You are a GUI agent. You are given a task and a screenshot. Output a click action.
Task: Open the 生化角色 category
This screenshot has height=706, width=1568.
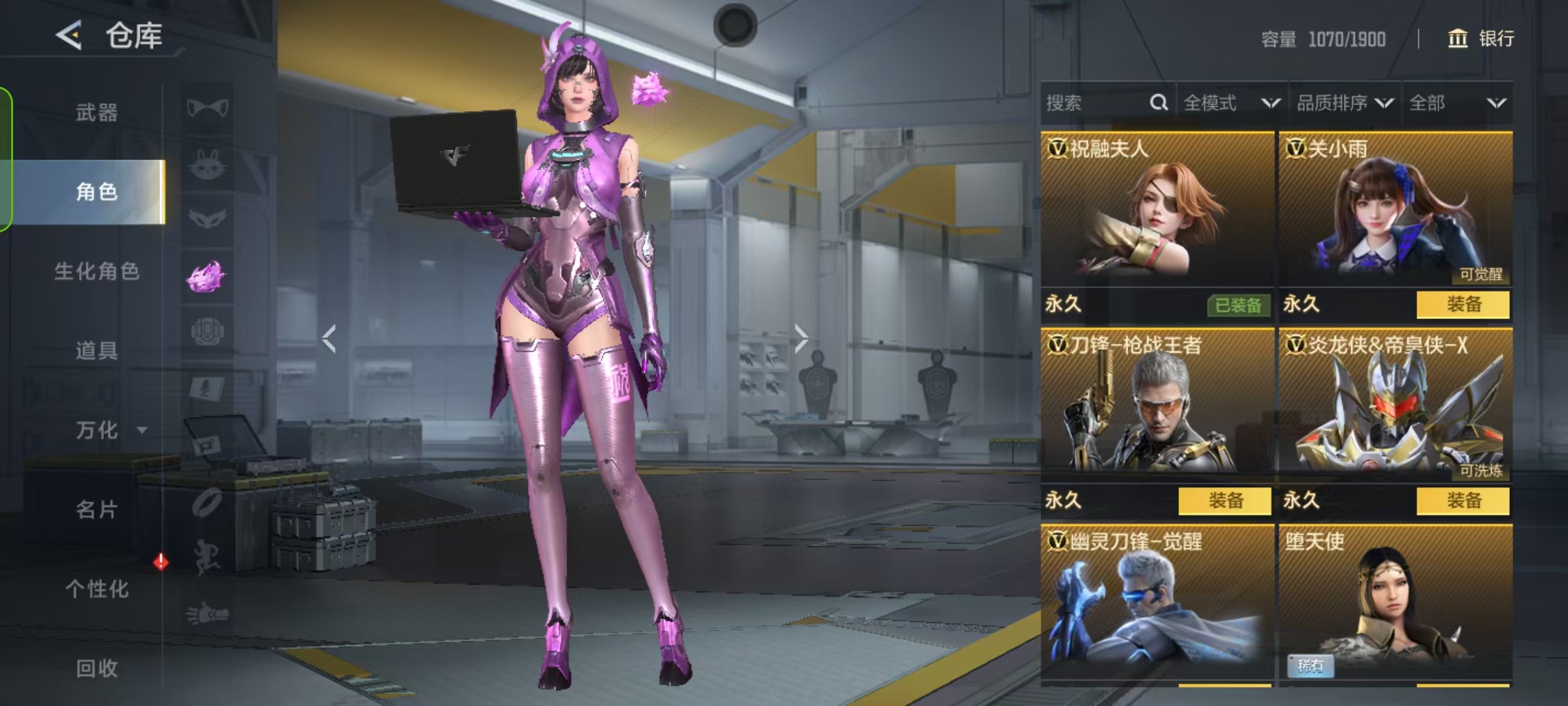[x=97, y=271]
